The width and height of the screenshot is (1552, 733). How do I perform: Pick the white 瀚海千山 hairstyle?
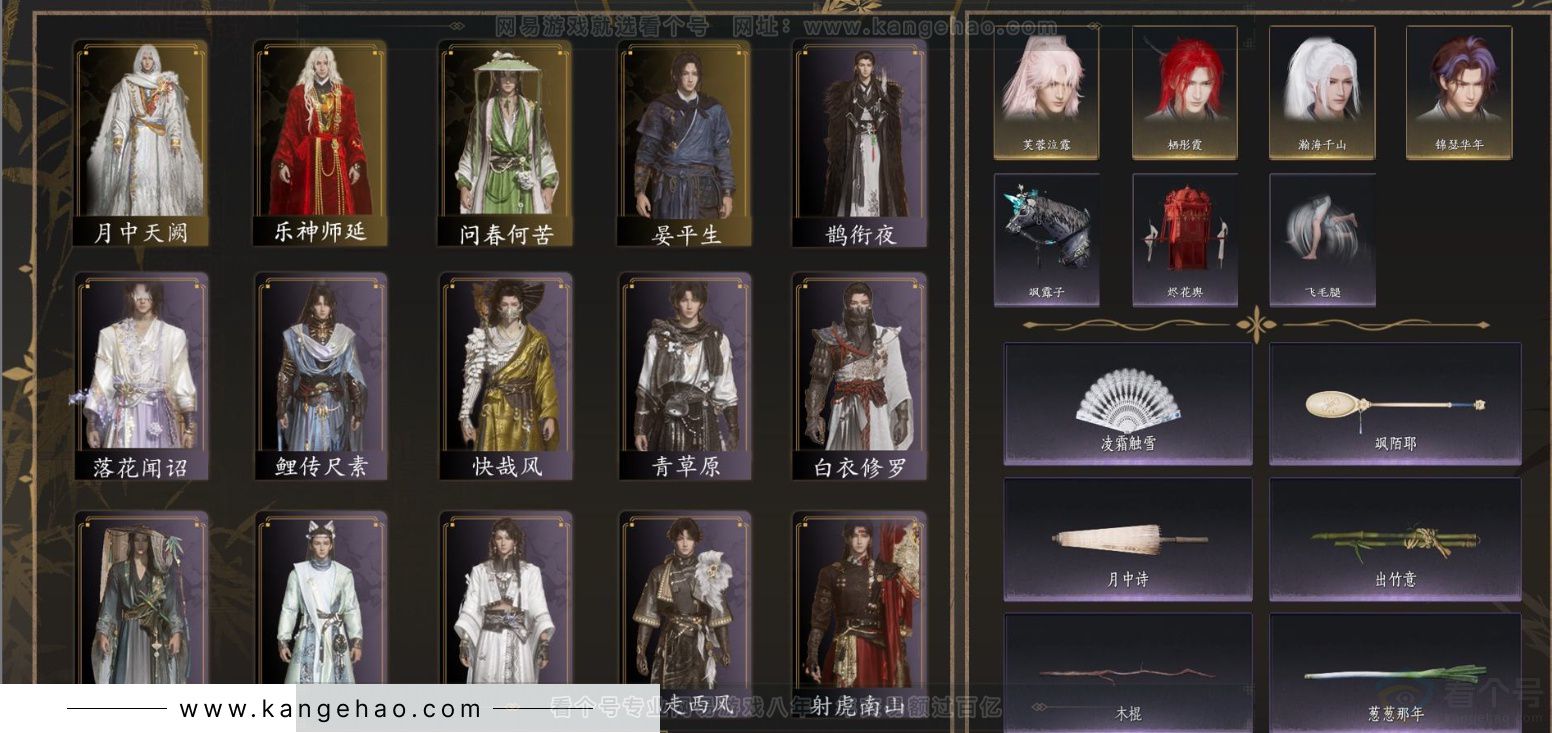click(1322, 92)
